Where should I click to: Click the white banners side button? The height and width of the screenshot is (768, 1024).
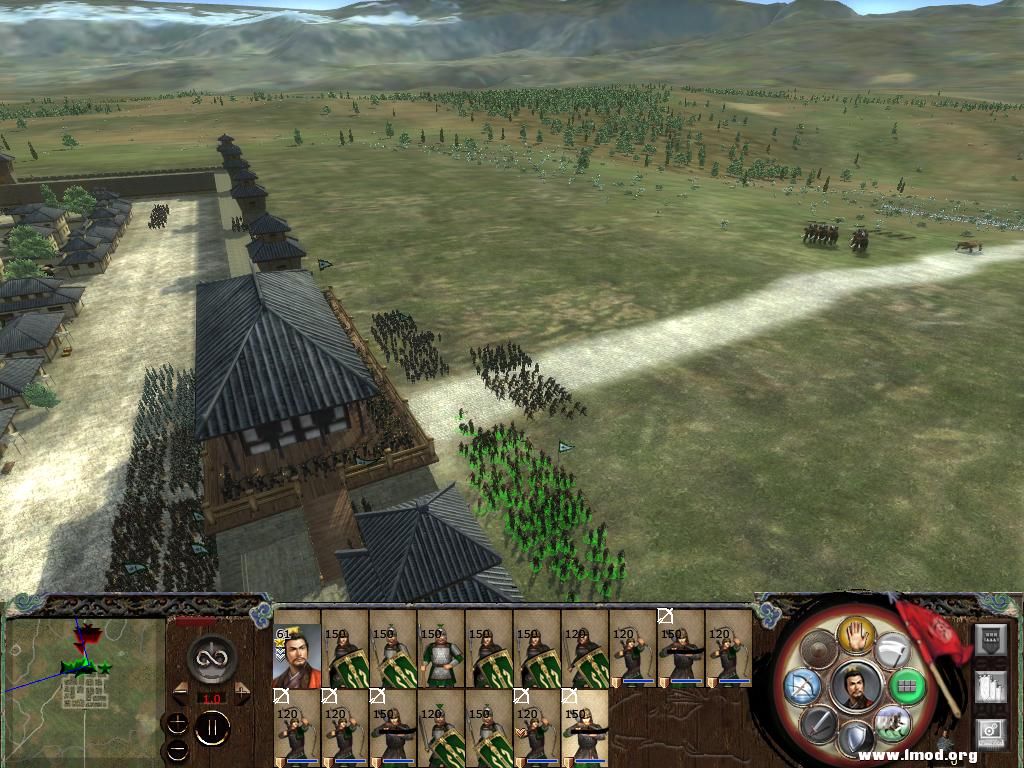(990, 687)
